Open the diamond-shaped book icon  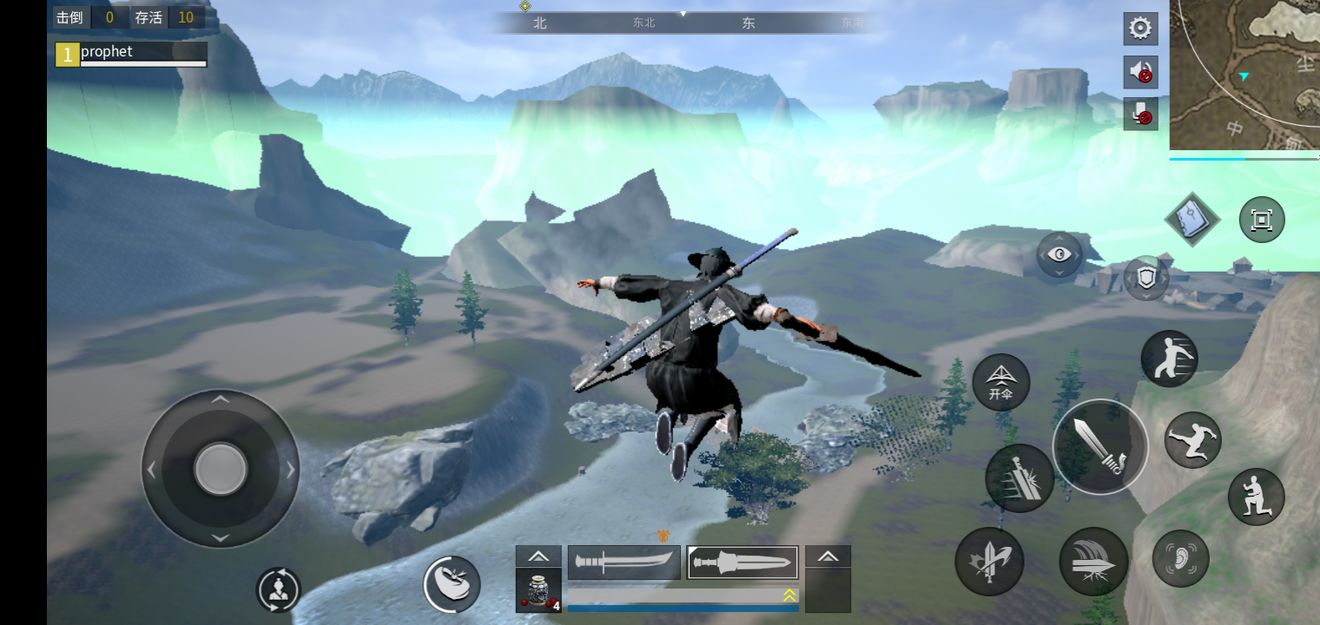1192,218
